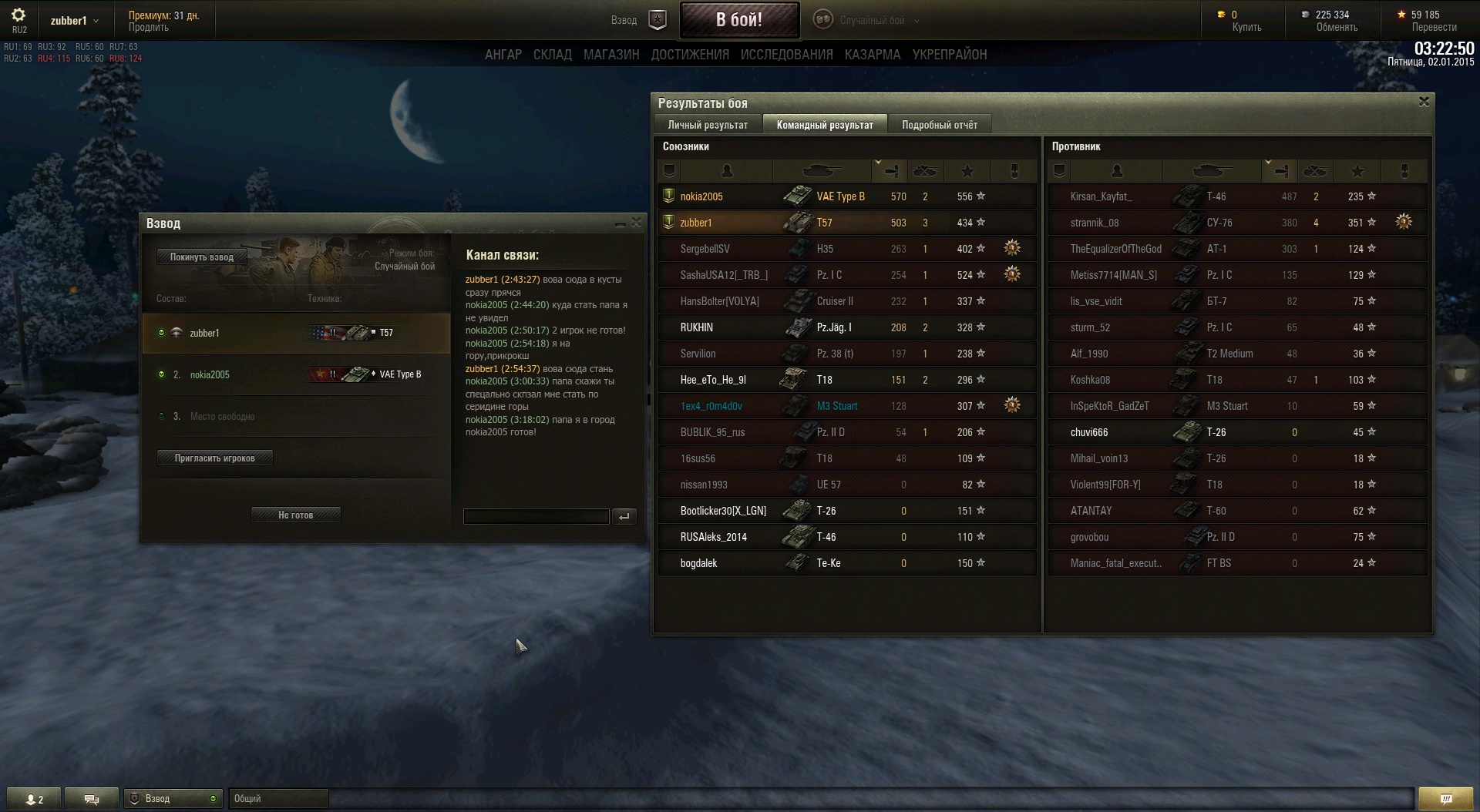
Task: Open the Достижения page
Action: coord(690,55)
